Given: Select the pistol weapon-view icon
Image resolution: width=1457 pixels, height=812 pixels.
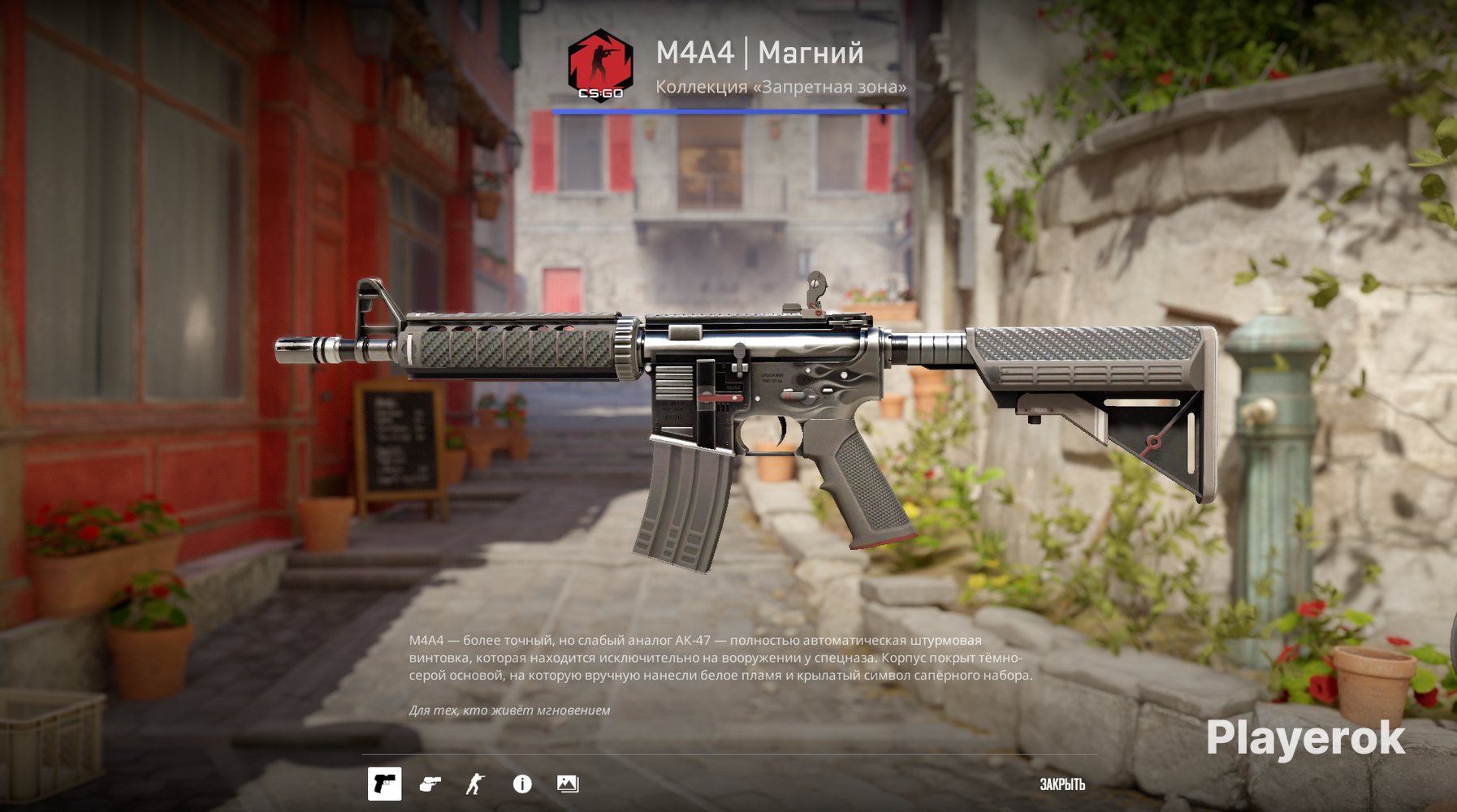Looking at the screenshot, I should tap(384, 784).
